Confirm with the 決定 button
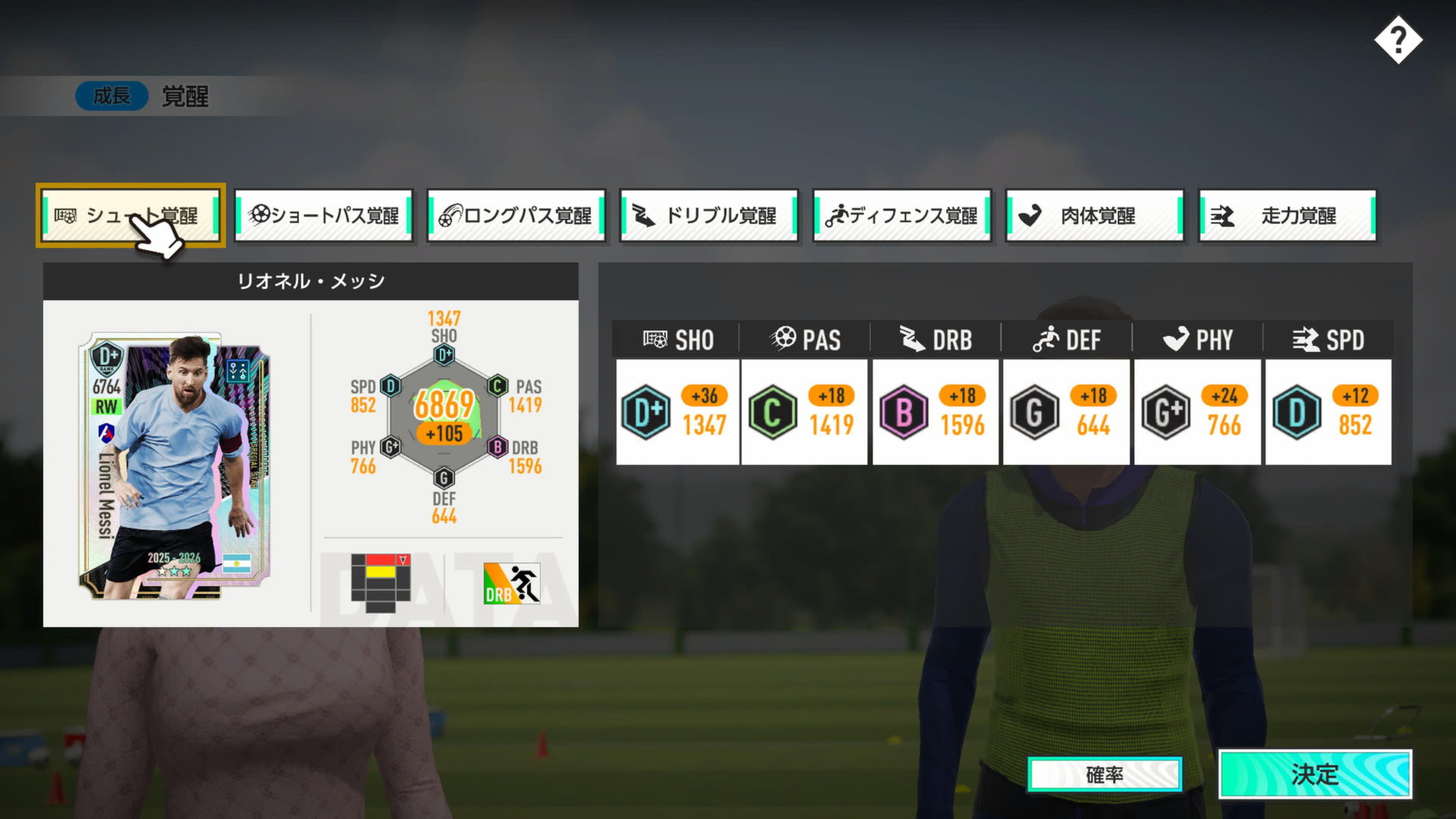Viewport: 1456px width, 819px height. [1314, 774]
